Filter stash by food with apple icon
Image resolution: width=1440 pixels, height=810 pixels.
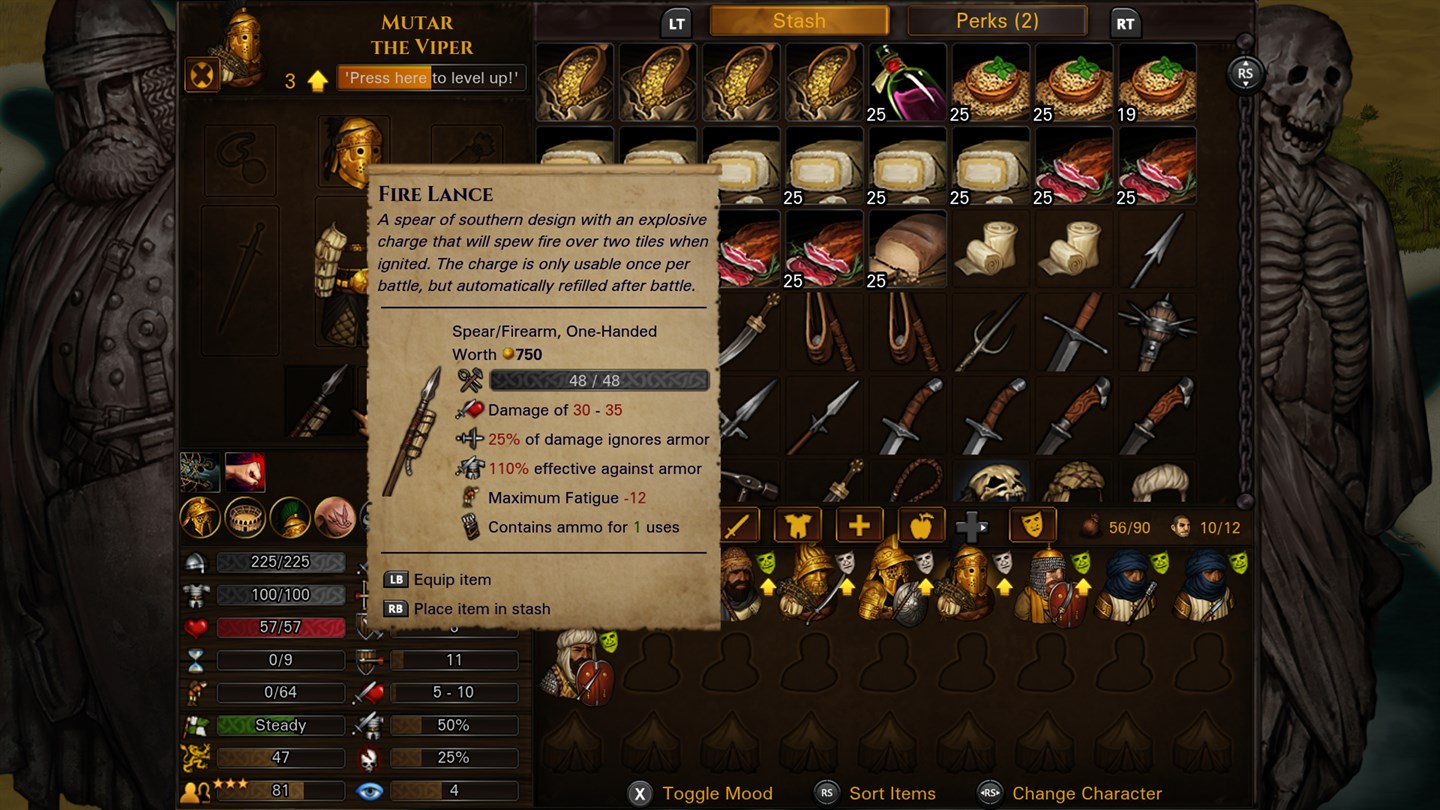coord(919,526)
